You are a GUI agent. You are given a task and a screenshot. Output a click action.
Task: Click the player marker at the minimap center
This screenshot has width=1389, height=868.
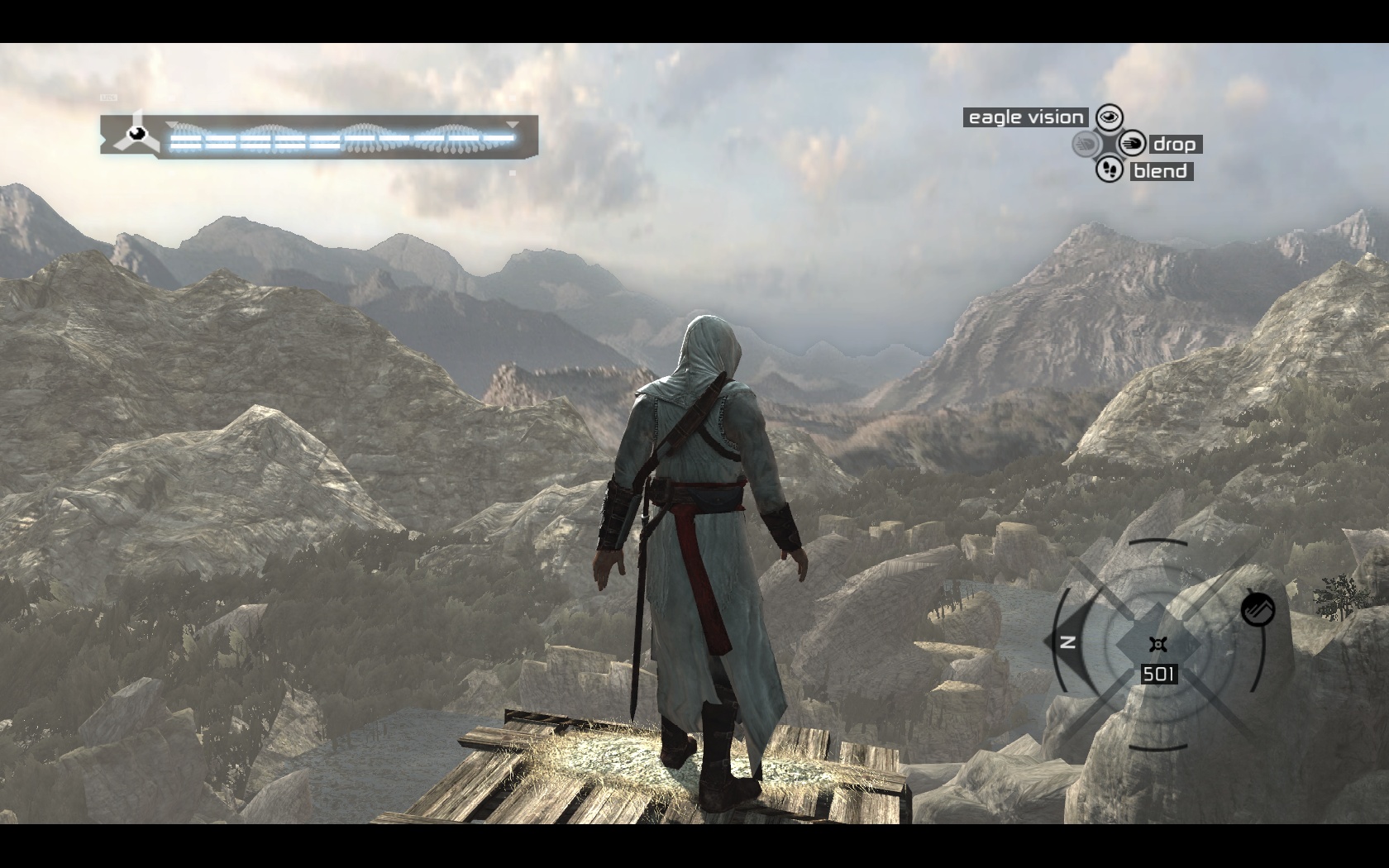coord(1157,644)
